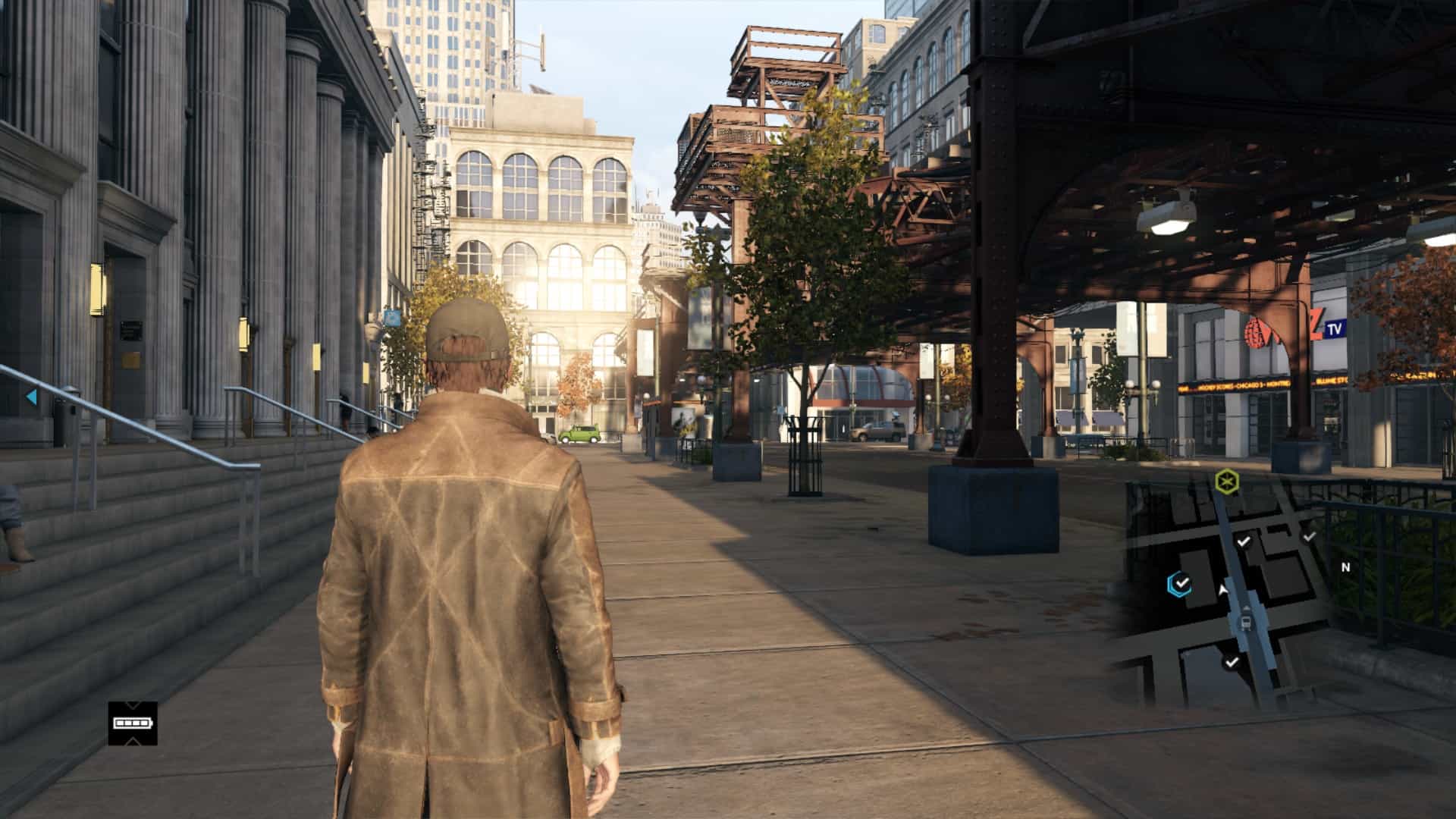Click the N compass letter on the minimap
Image resolution: width=1456 pixels, height=819 pixels.
[1346, 567]
